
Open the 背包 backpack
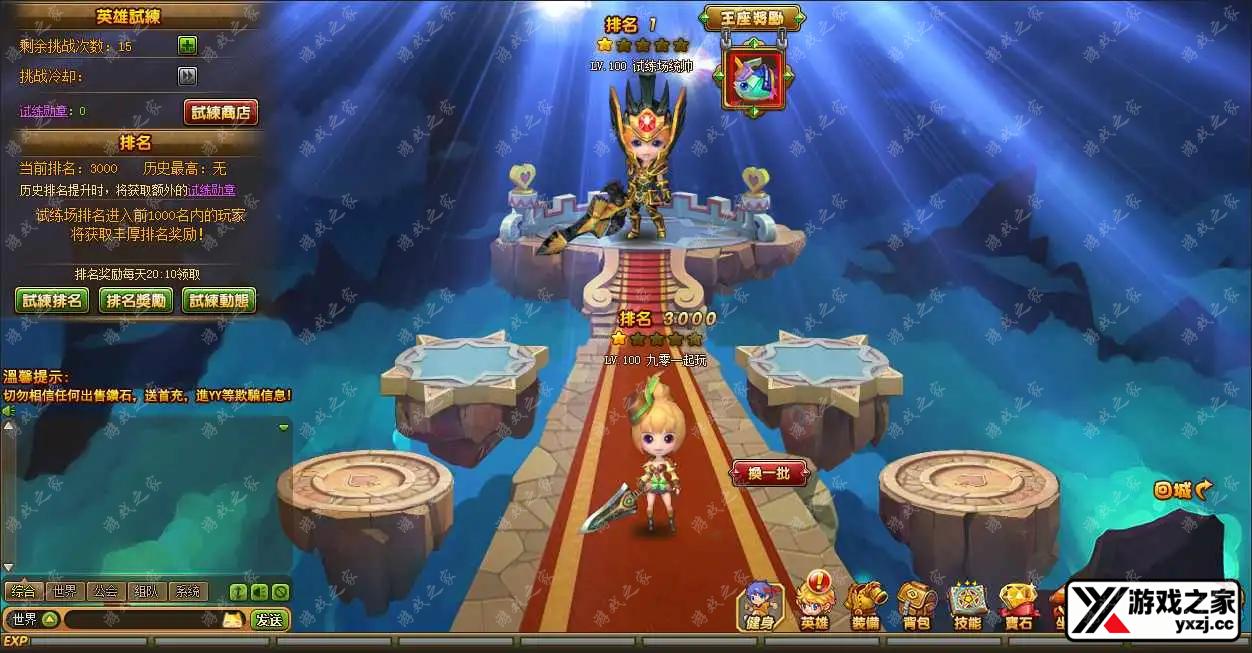tap(917, 606)
